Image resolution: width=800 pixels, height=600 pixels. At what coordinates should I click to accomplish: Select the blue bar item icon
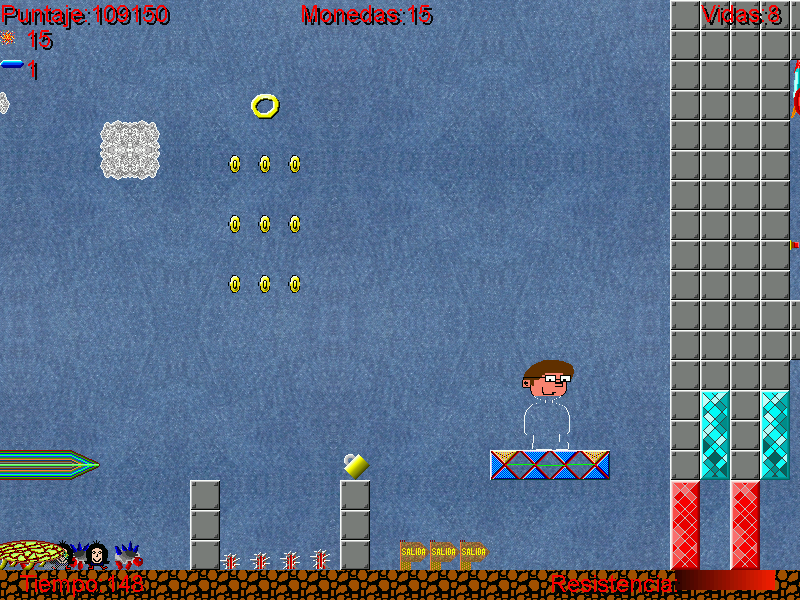click(12, 65)
